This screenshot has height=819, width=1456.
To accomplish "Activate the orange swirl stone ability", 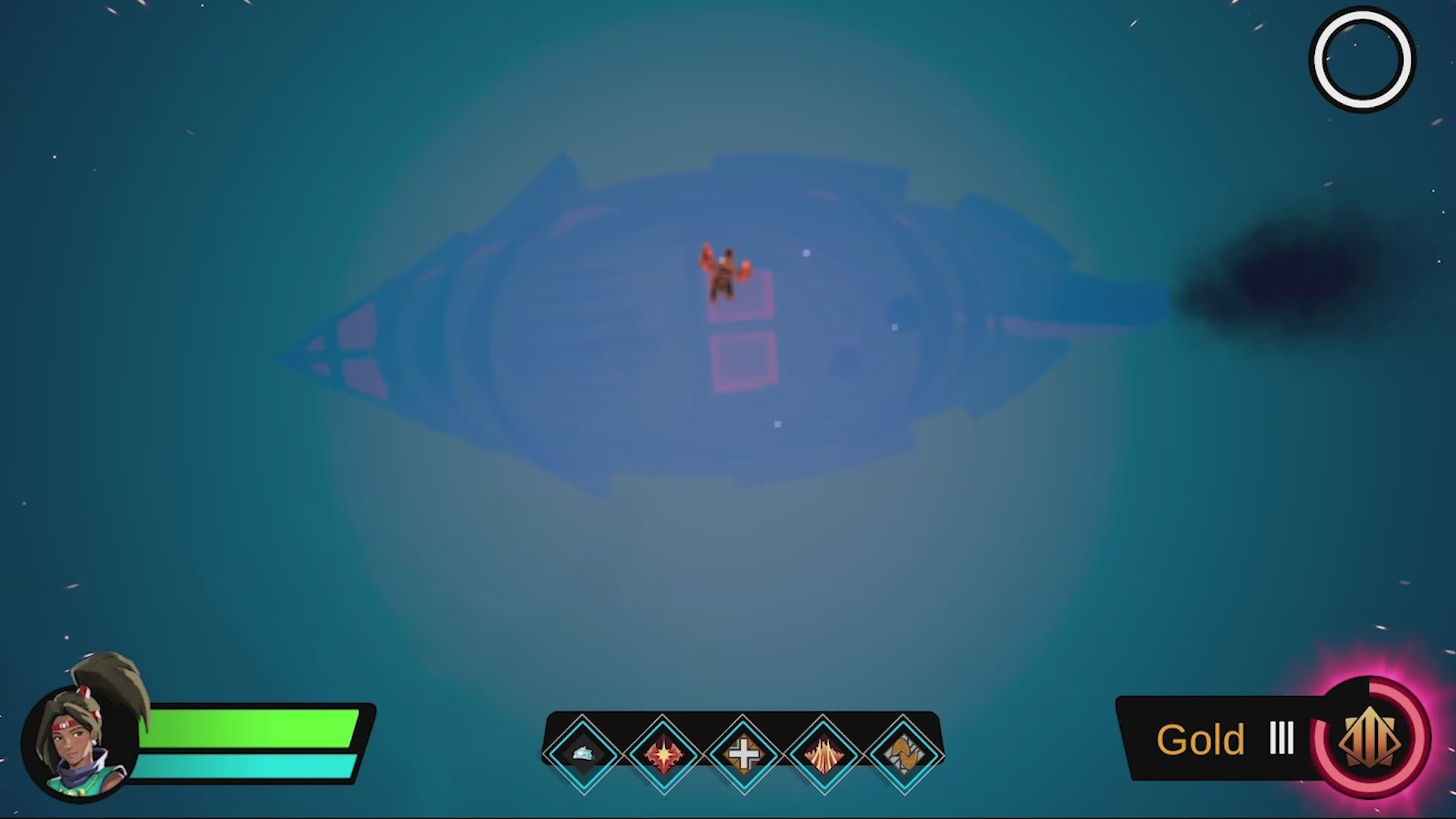I will pyautogui.click(x=903, y=754).
